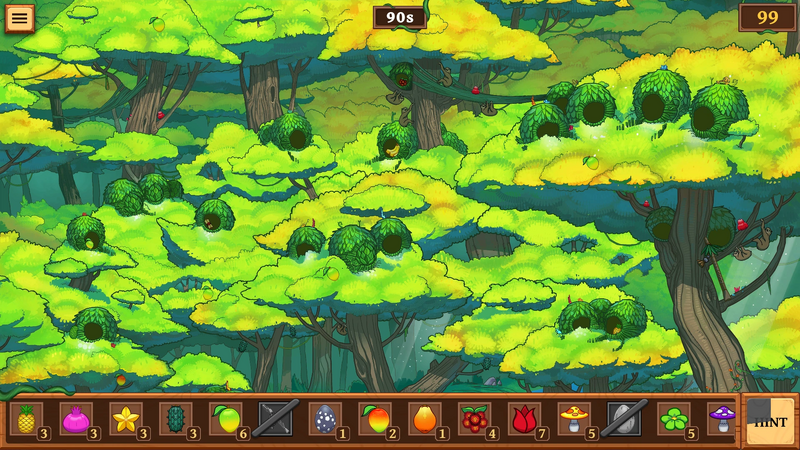Click the green mango item slot
800x450 pixels.
point(226,419)
